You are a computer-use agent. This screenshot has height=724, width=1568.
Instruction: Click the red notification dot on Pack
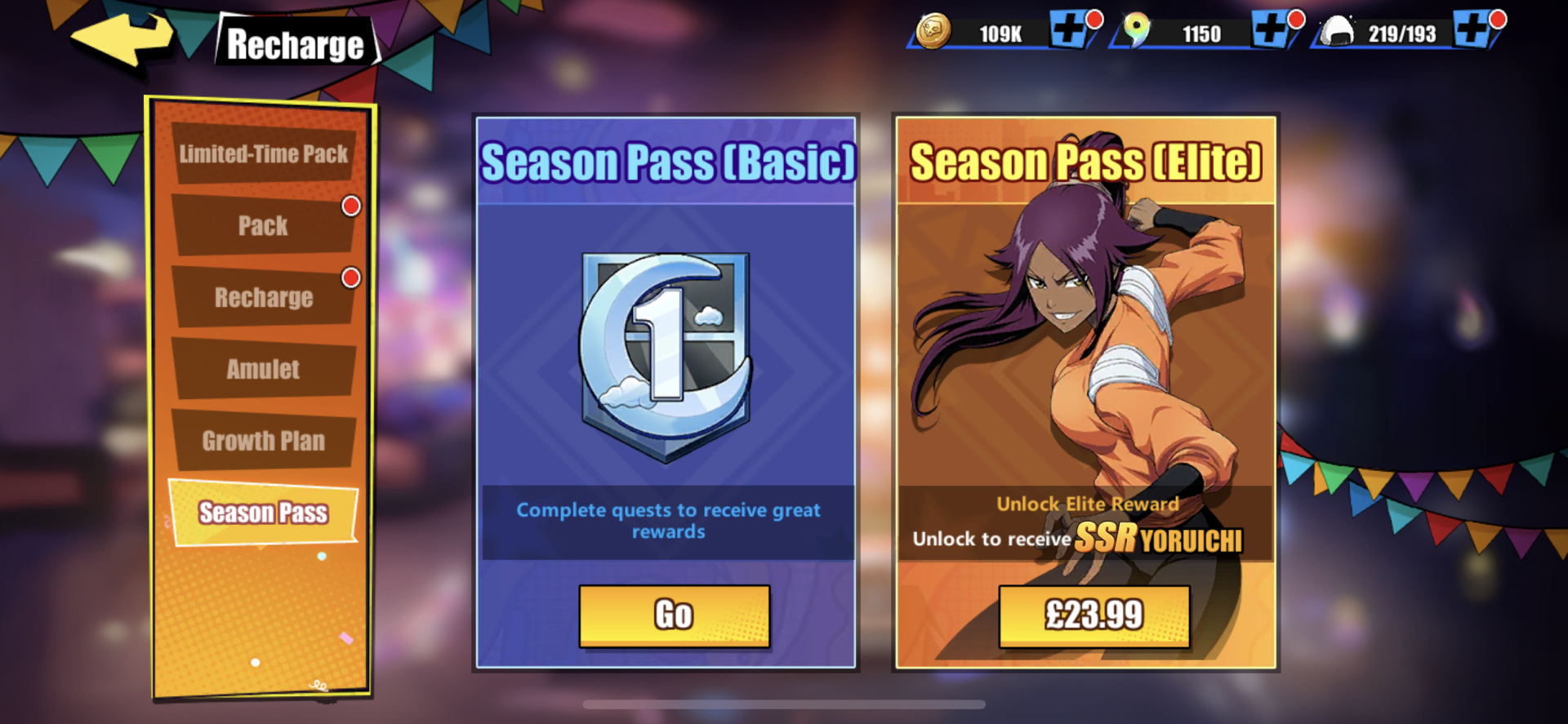coord(350,207)
